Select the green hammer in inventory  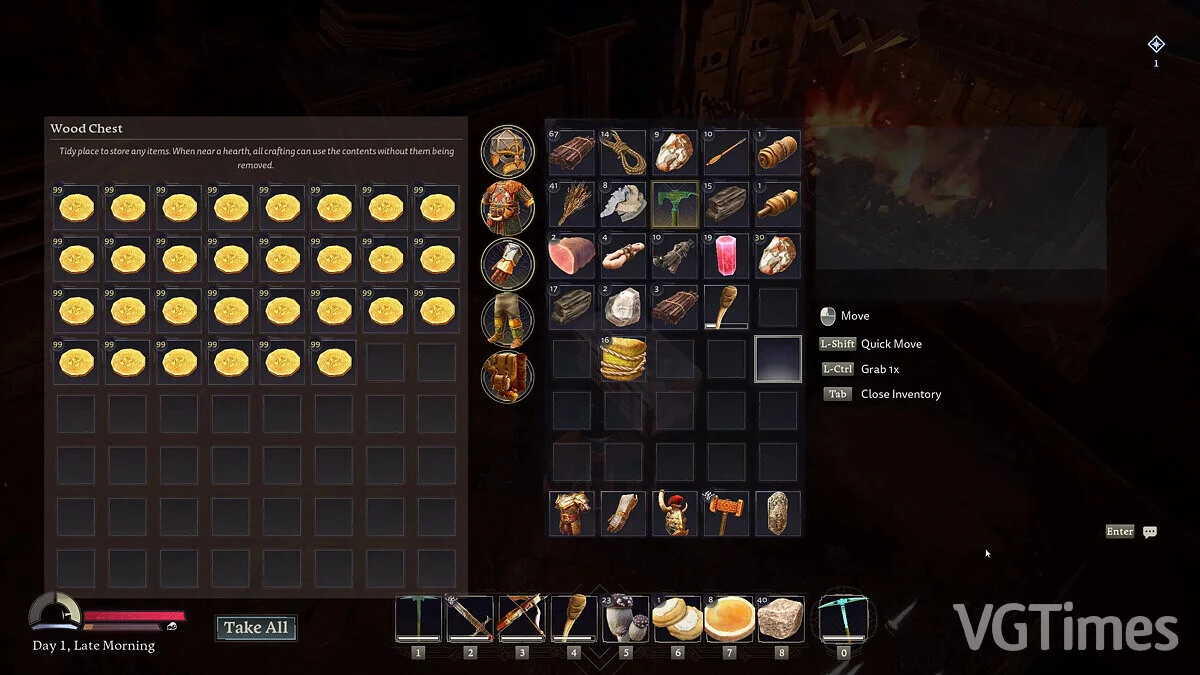pyautogui.click(x=675, y=204)
